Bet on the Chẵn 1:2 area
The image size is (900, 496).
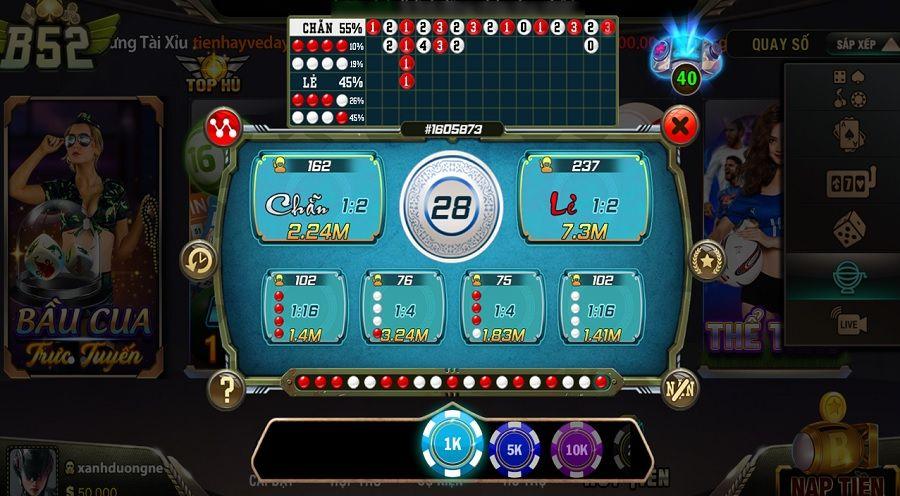click(316, 197)
